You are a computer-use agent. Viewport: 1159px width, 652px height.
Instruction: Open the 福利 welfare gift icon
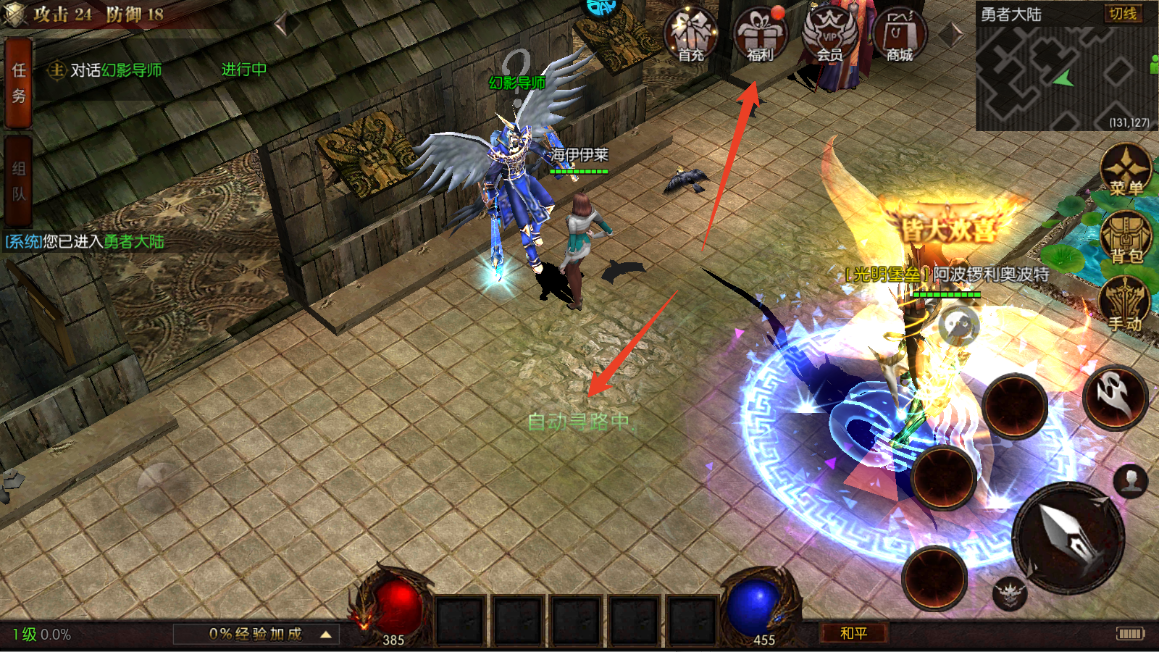coord(760,35)
